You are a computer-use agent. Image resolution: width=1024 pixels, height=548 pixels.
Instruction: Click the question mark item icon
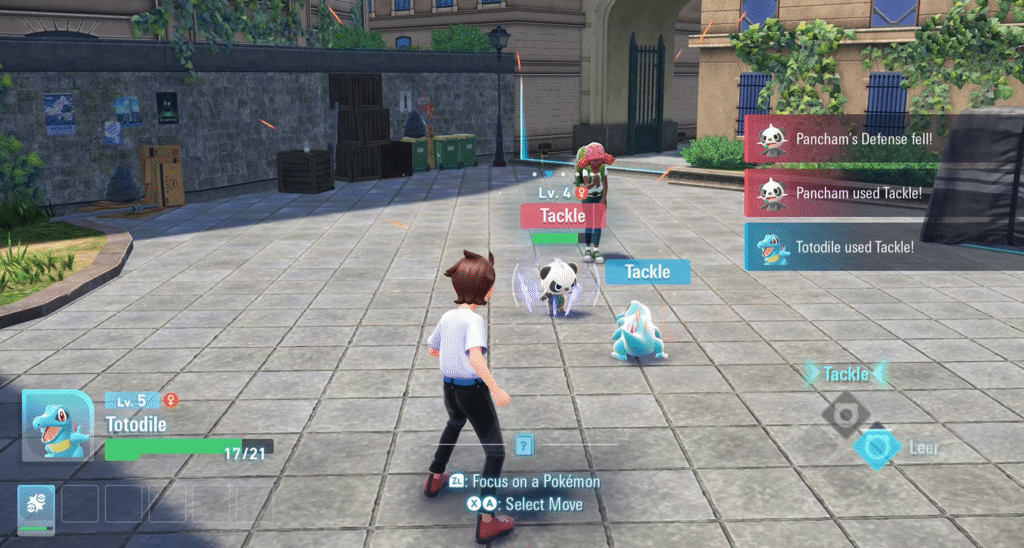pyautogui.click(x=524, y=445)
